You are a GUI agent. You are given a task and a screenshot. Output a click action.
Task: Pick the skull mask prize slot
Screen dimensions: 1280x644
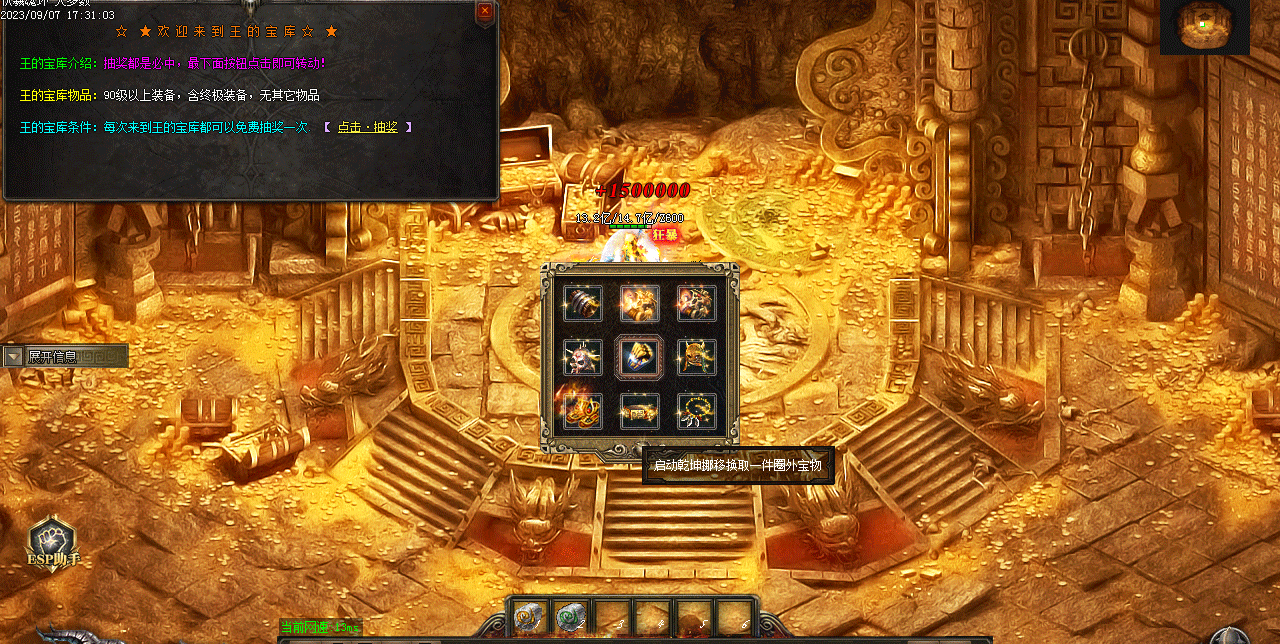pyautogui.click(x=582, y=356)
